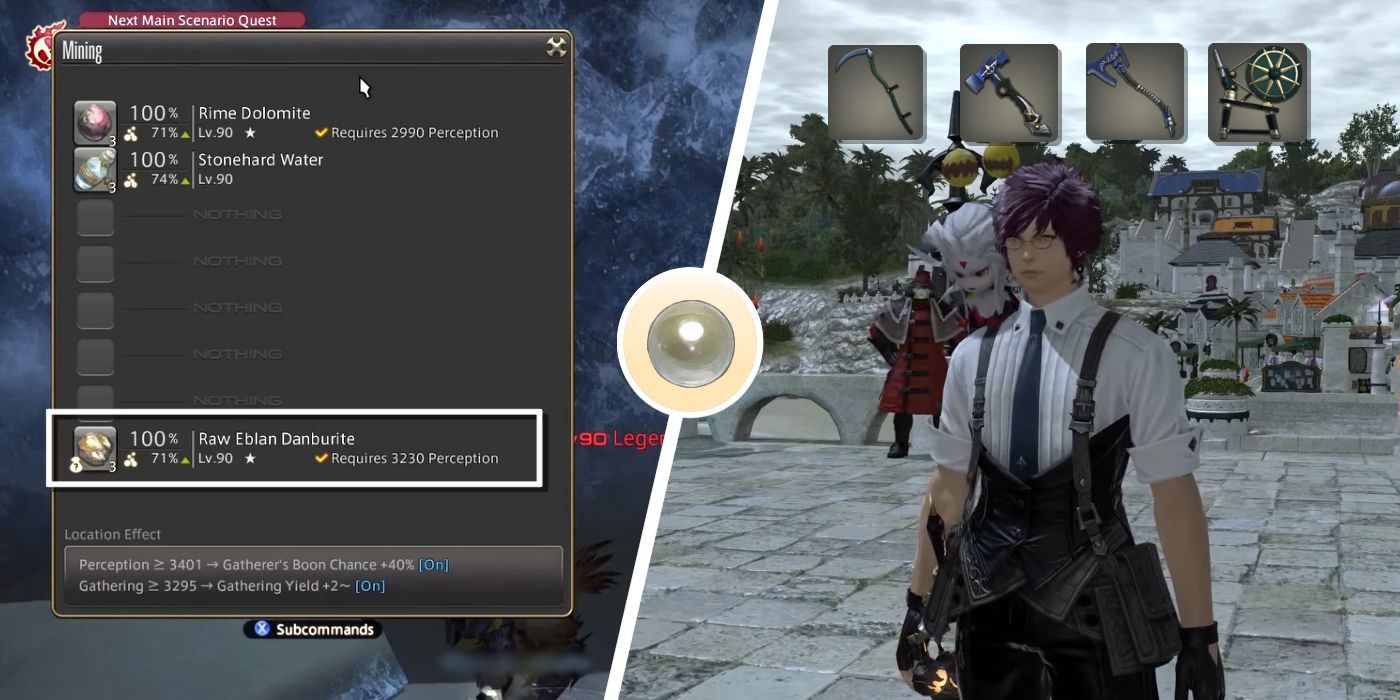Select the green scythe tool thumbnail
This screenshot has height=700, width=1400.
click(875, 92)
